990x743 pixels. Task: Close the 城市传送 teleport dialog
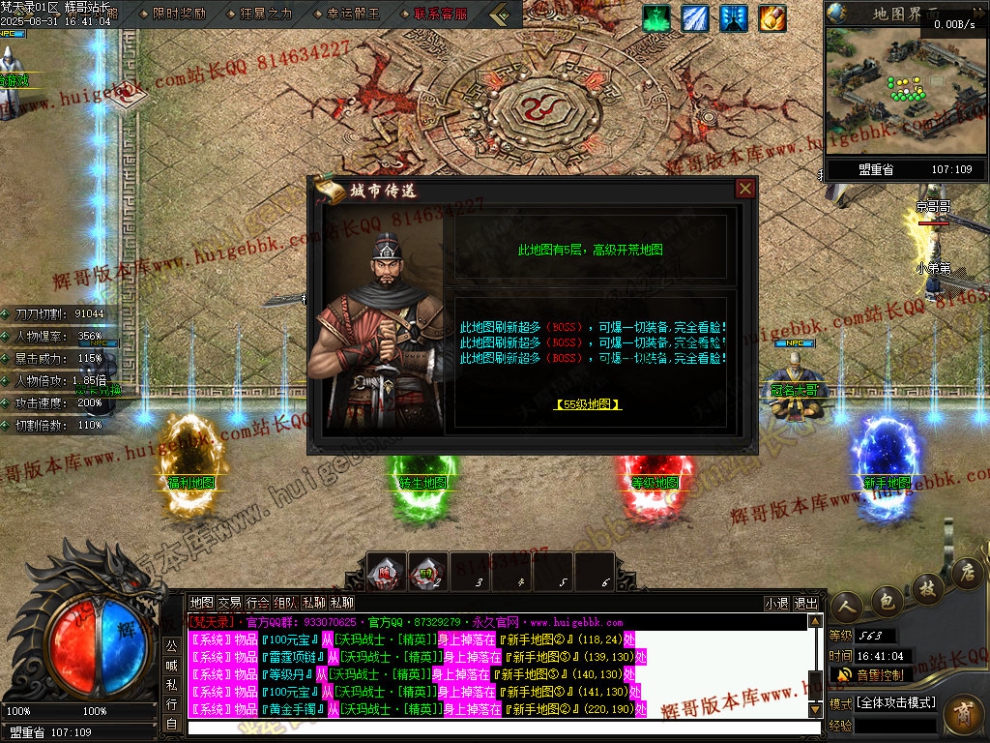pyautogui.click(x=745, y=188)
